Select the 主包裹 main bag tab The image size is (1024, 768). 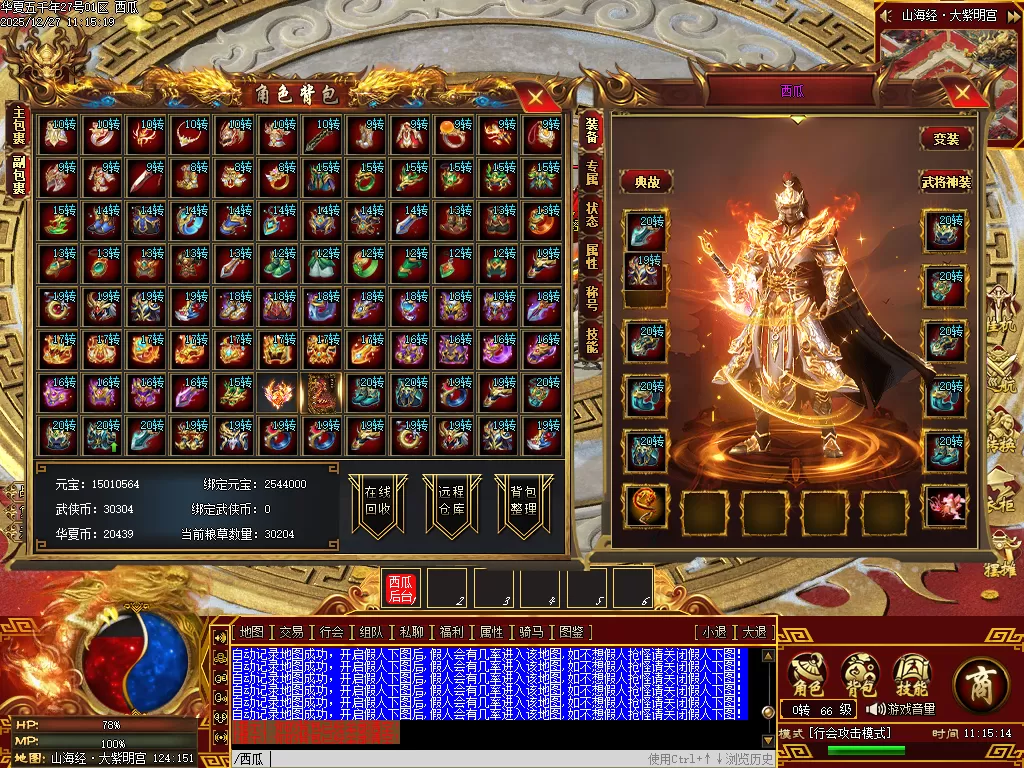(x=18, y=126)
